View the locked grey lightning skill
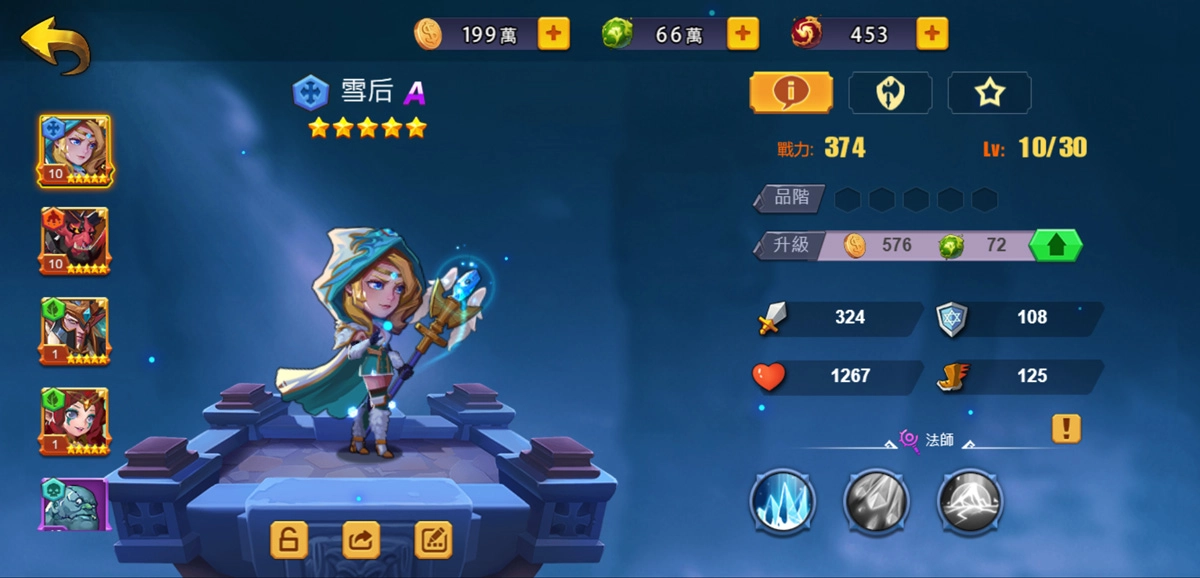Viewport: 1200px width, 578px height. click(x=969, y=501)
